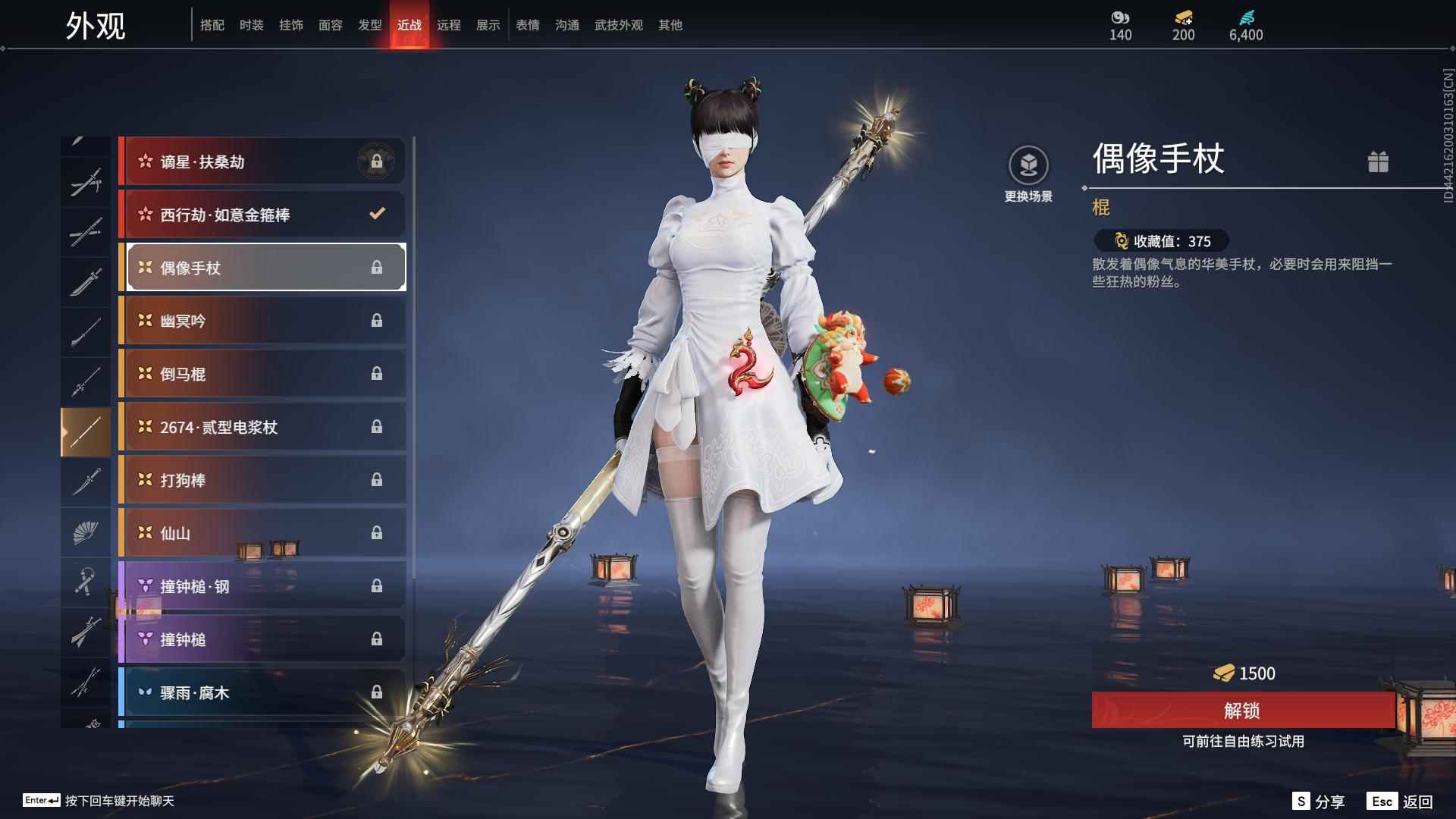Open the 时装 menu tab
The image size is (1456, 819).
(x=251, y=24)
